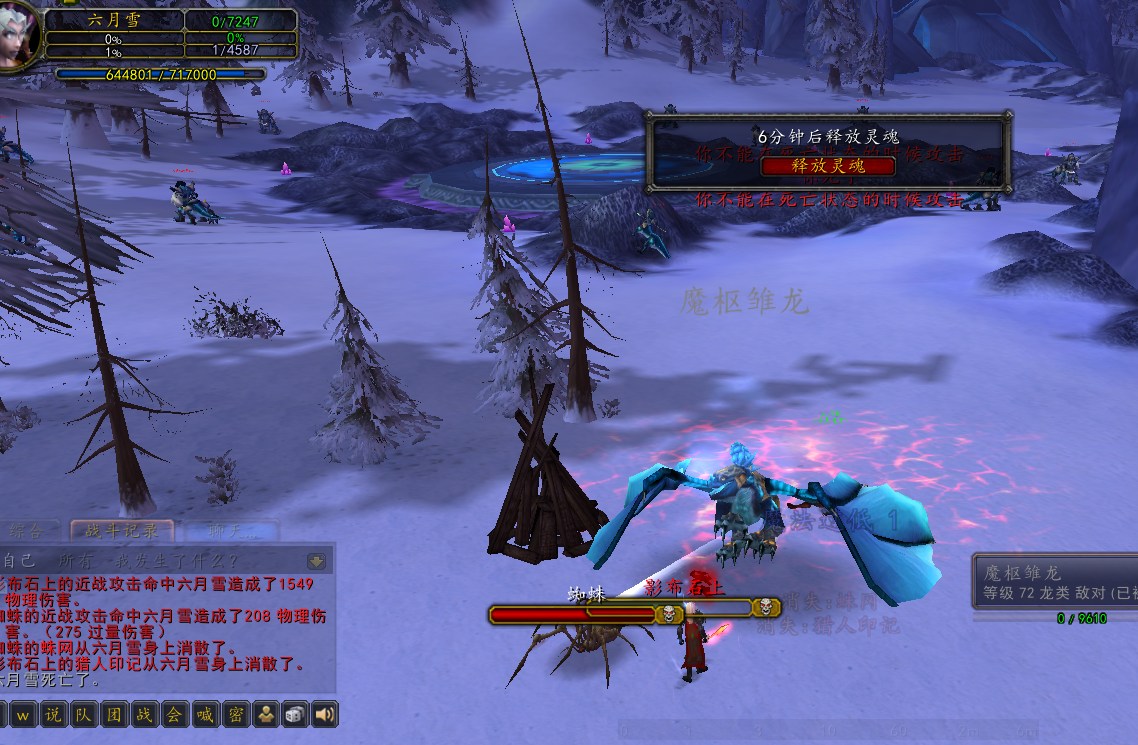The image size is (1138, 745).
Task: Click the 六月雪 player portrait
Action: pyautogui.click(x=18, y=36)
